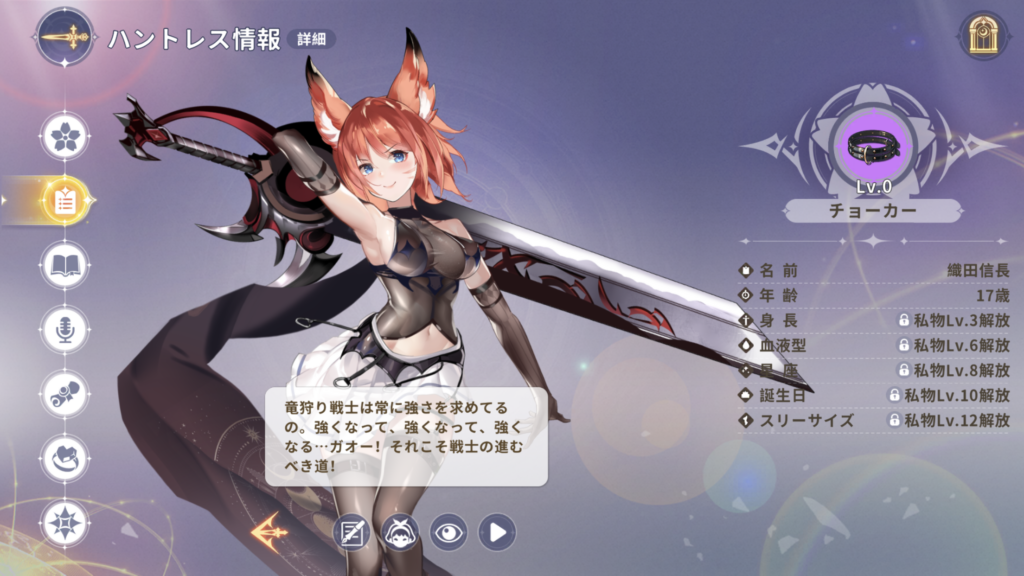Toggle the eye visibility button

pyautogui.click(x=448, y=532)
